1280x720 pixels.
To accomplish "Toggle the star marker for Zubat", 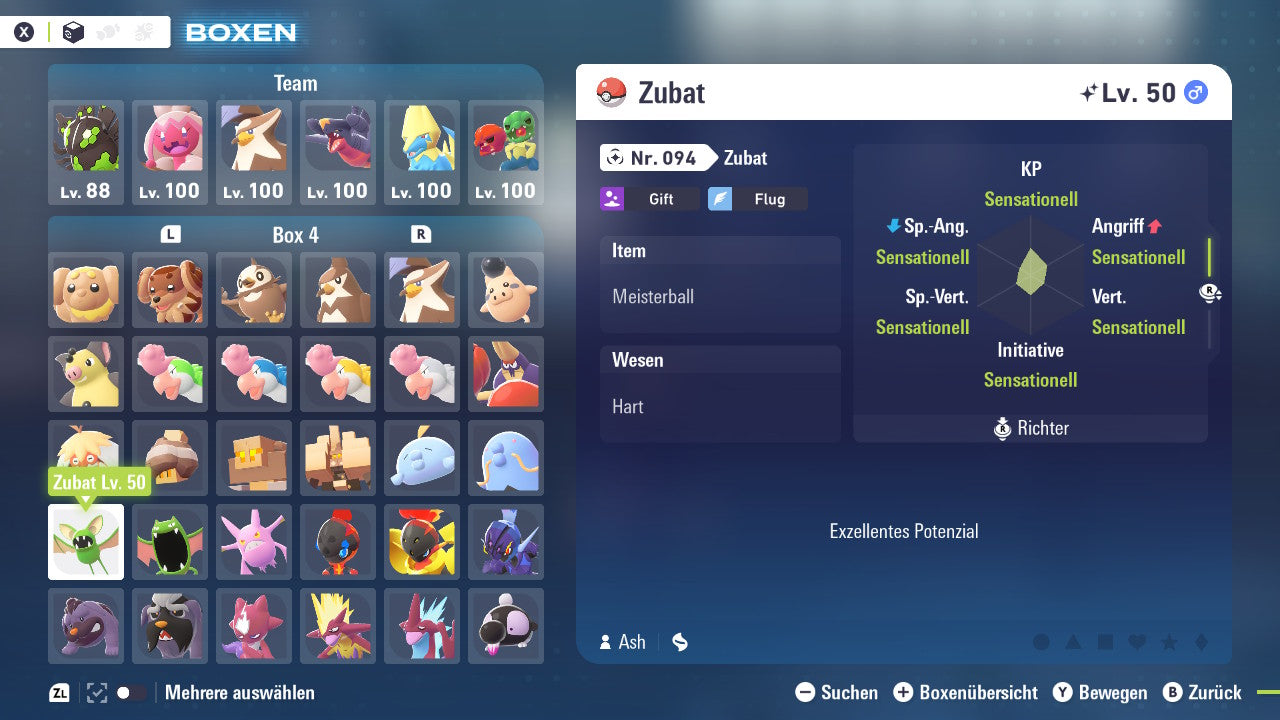I will (1166, 641).
